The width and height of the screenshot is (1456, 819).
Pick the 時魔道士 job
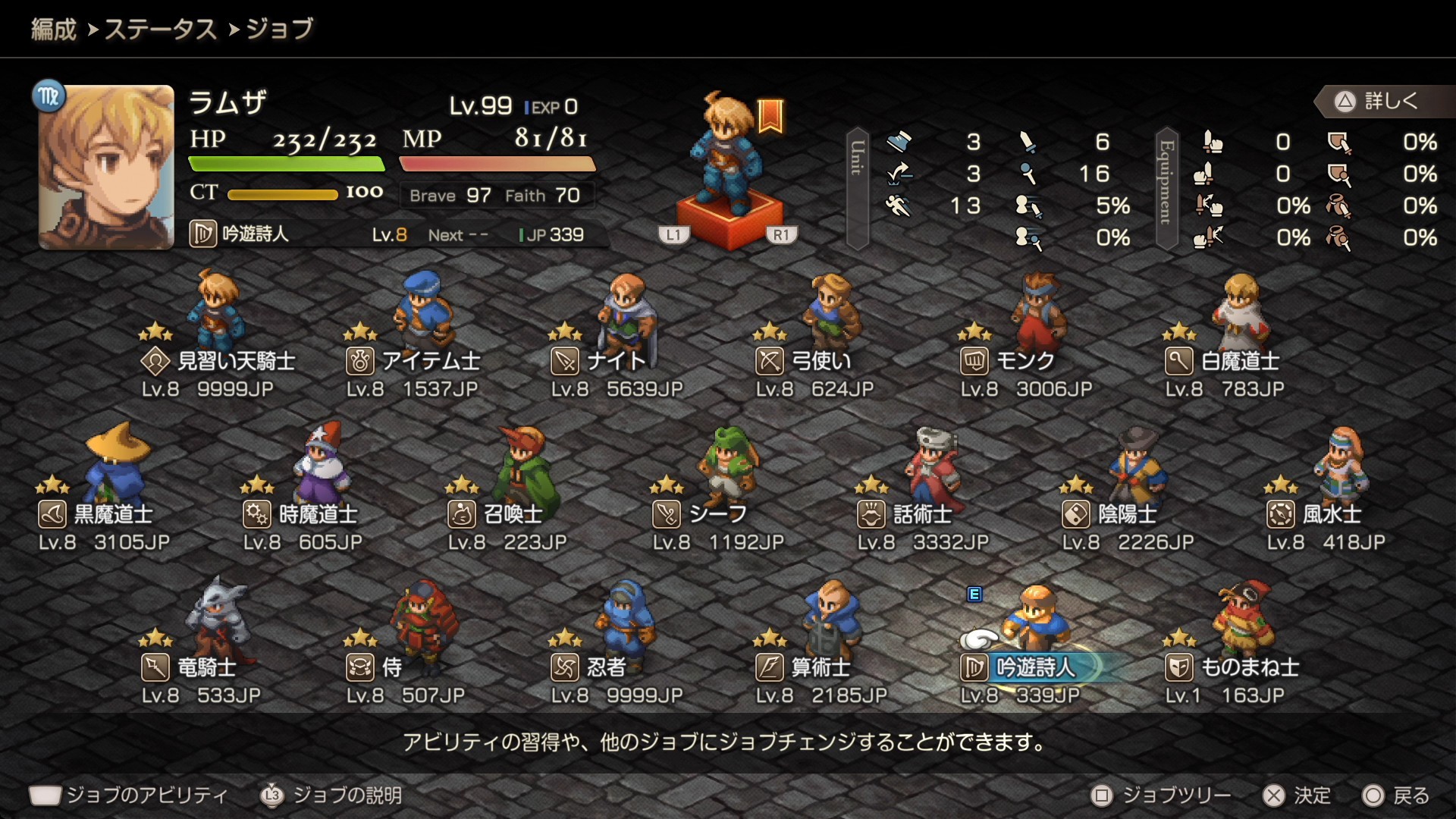[300, 514]
